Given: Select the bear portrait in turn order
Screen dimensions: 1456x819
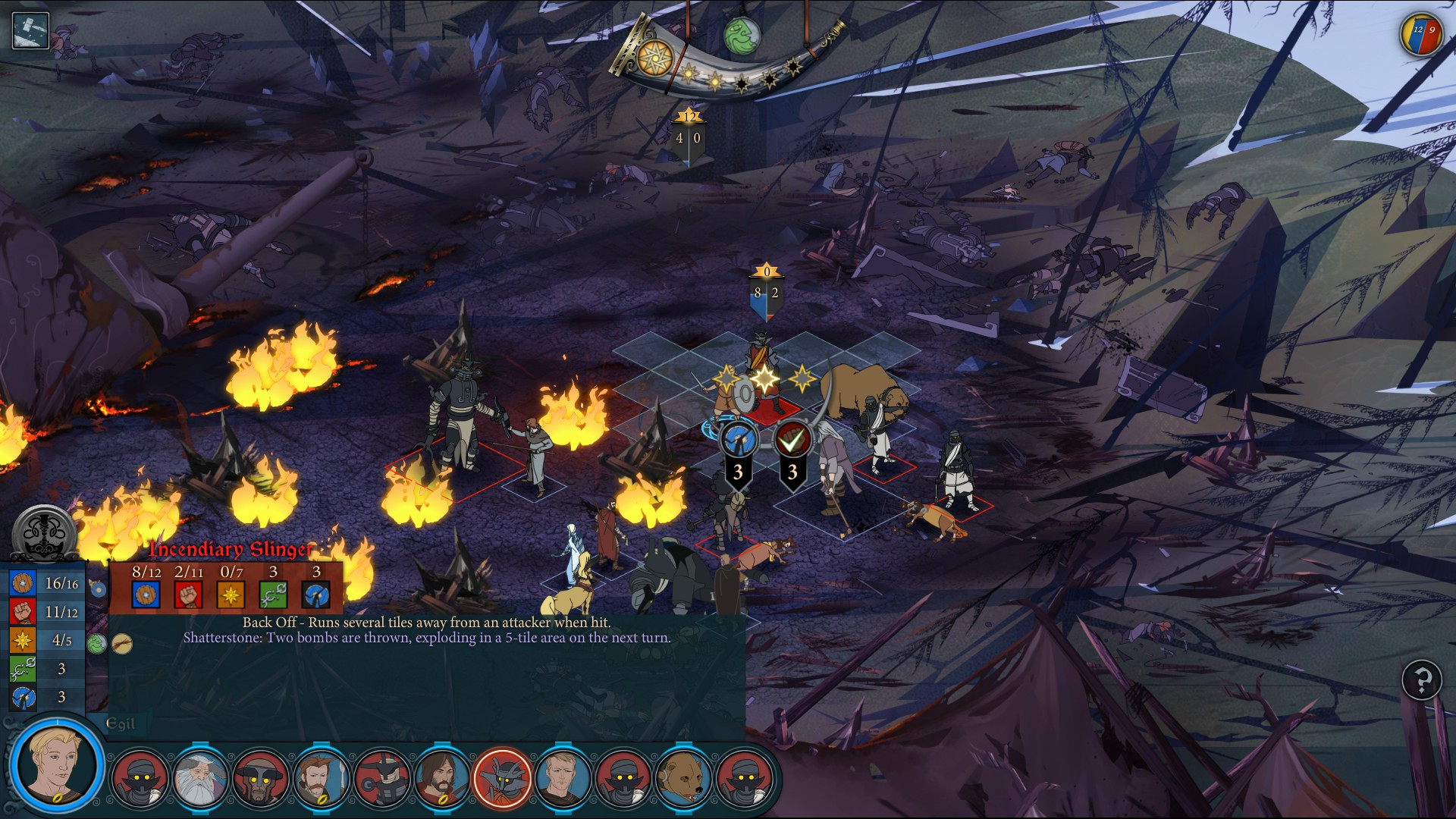Looking at the screenshot, I should pyautogui.click(x=683, y=779).
